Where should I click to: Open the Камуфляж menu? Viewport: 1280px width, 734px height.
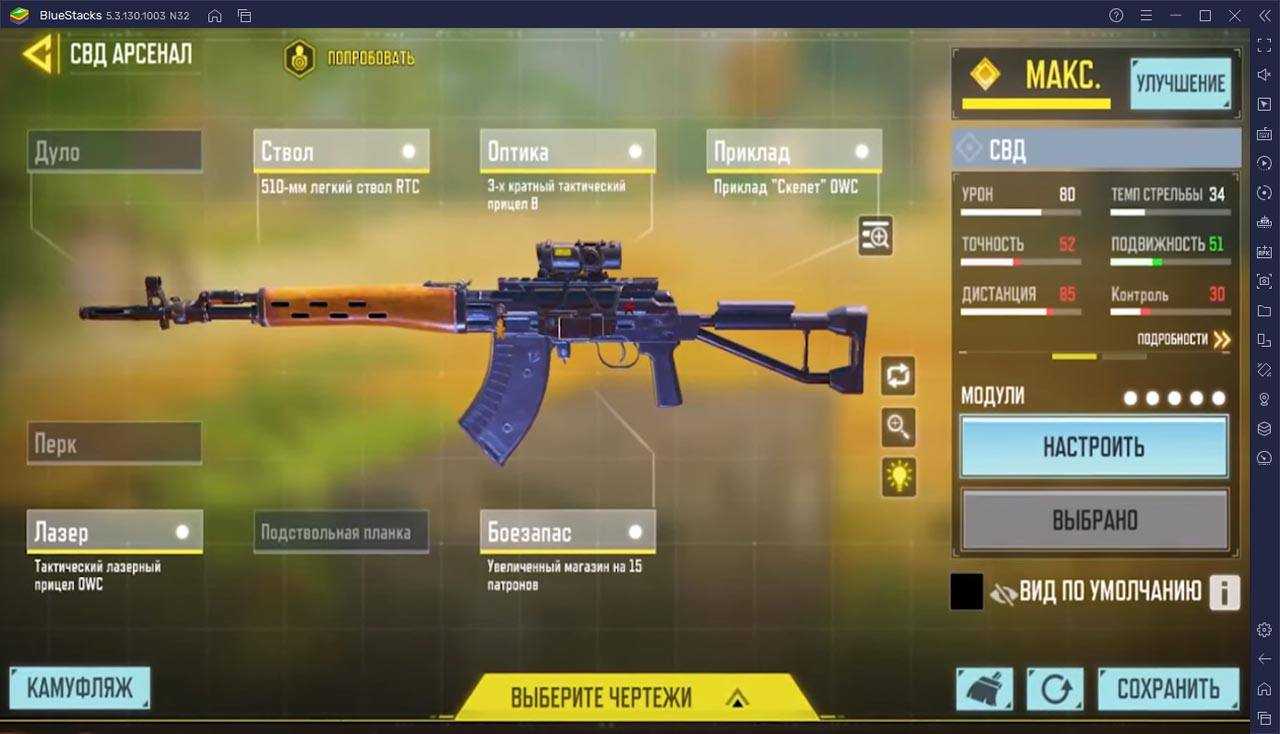79,689
